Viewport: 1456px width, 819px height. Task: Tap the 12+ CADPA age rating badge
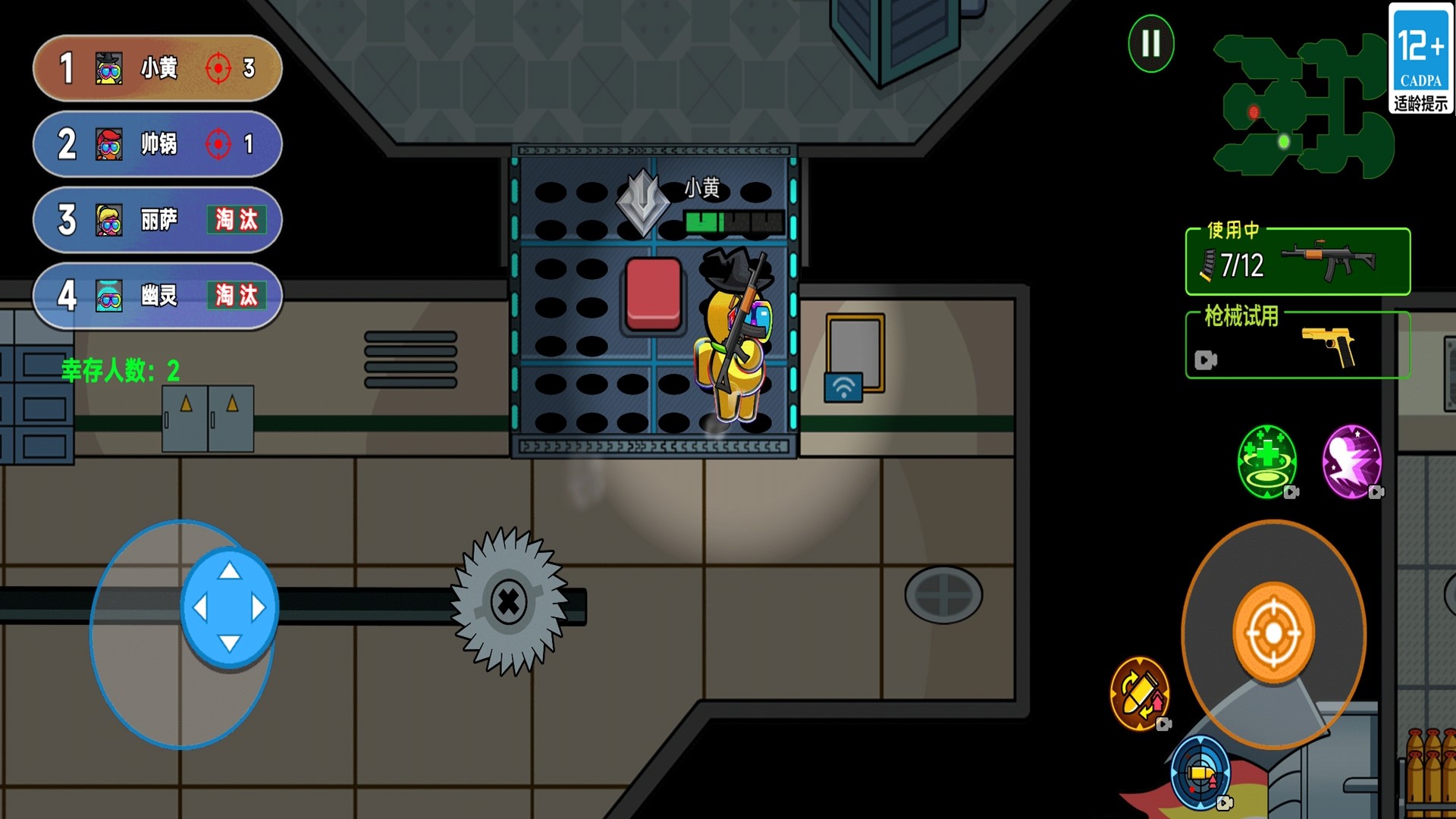click(1420, 59)
